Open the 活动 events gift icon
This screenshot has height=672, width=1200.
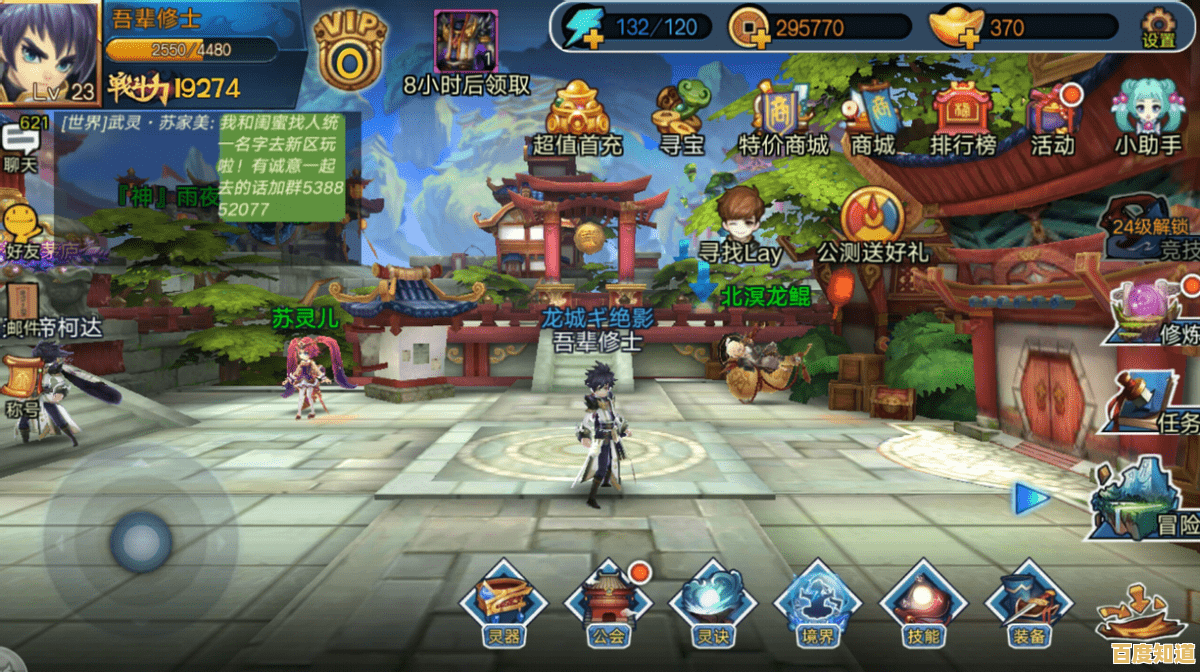point(1052,116)
